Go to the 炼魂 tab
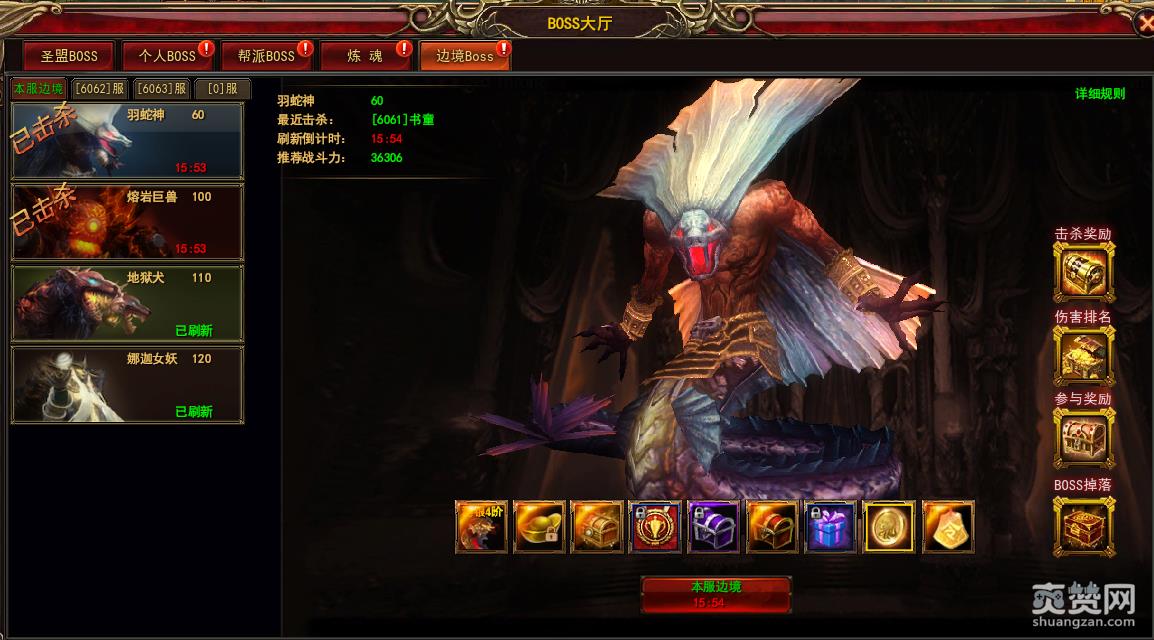Screen dimensions: 1154x640 tap(365, 56)
